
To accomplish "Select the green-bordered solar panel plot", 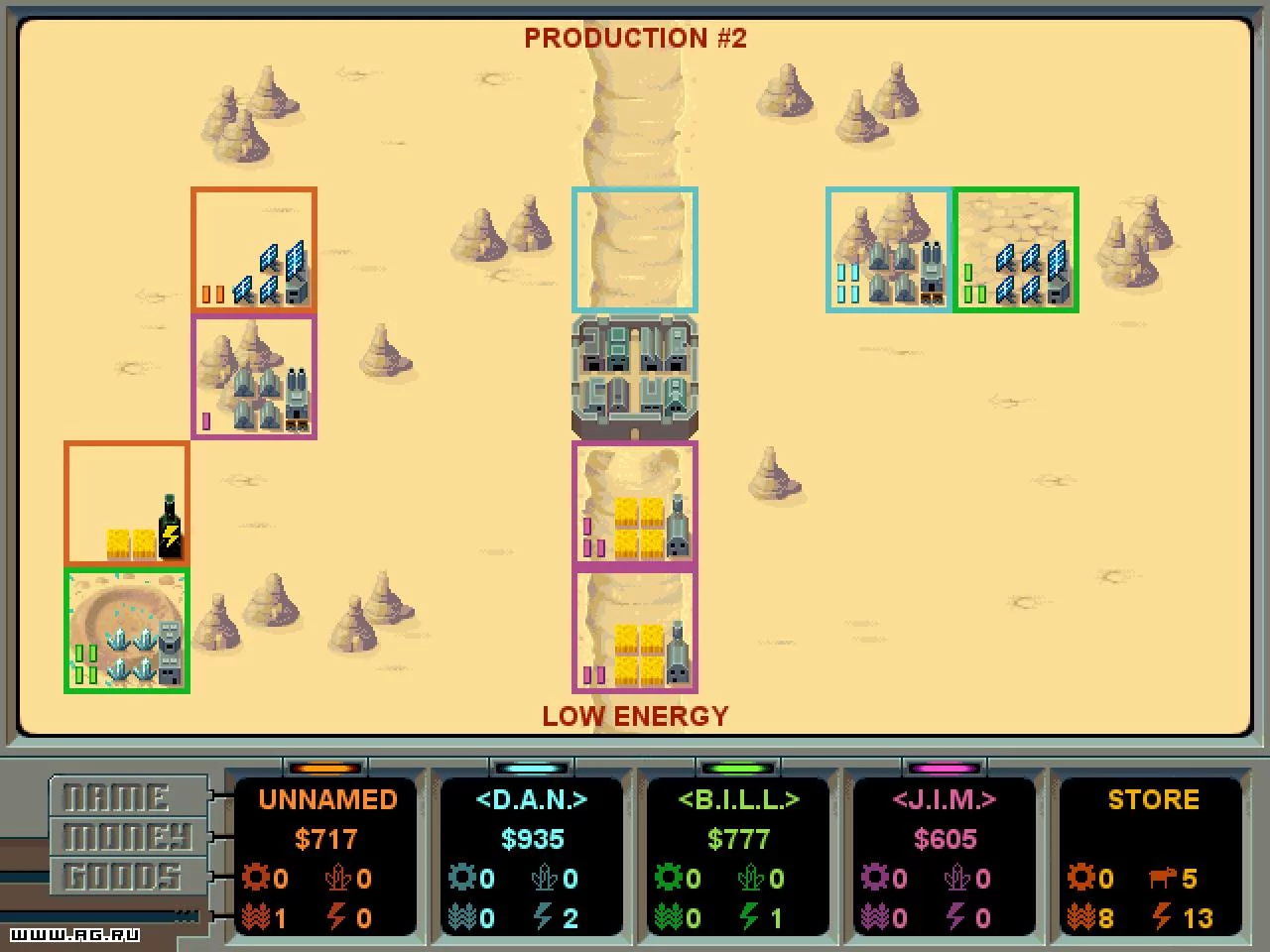I will pyautogui.click(x=1016, y=250).
